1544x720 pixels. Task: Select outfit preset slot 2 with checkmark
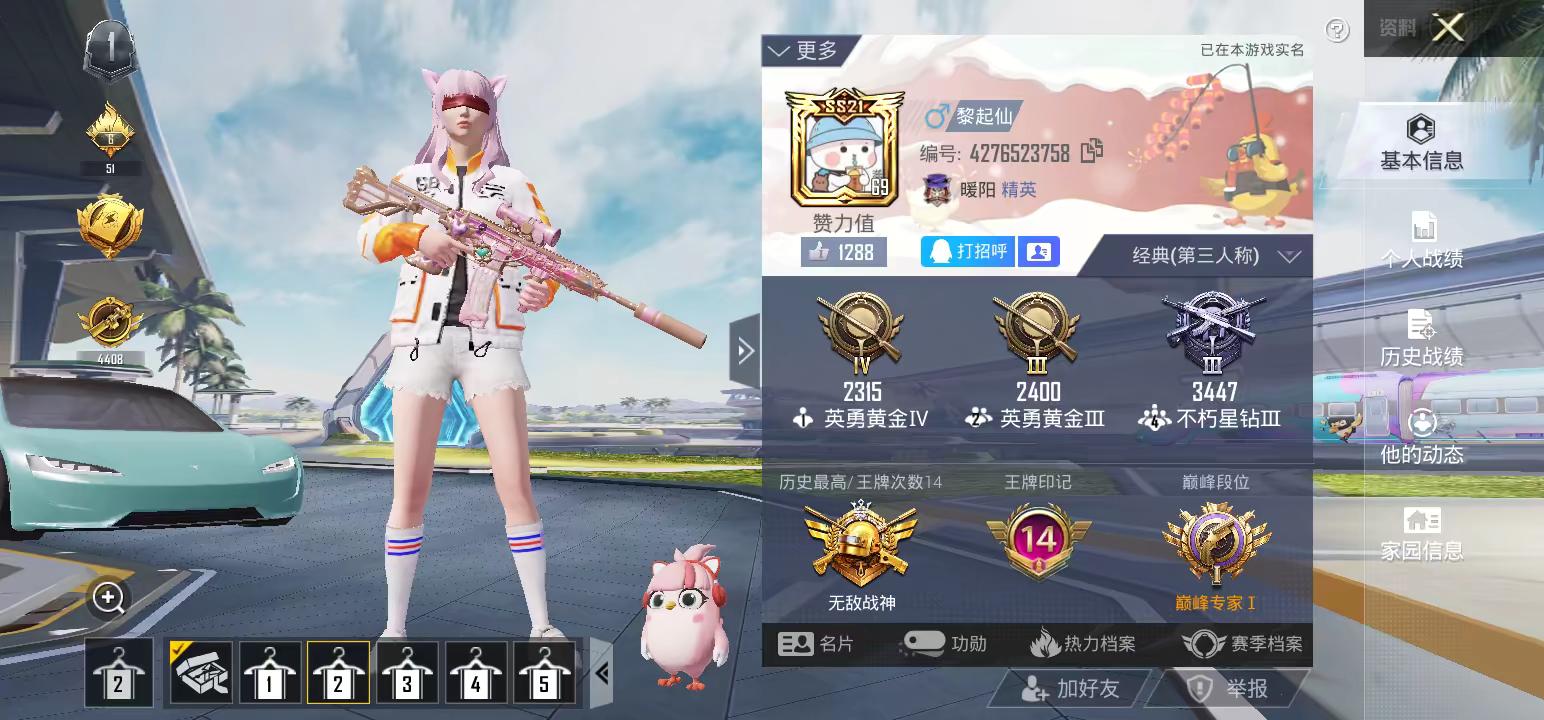pyautogui.click(x=337, y=673)
